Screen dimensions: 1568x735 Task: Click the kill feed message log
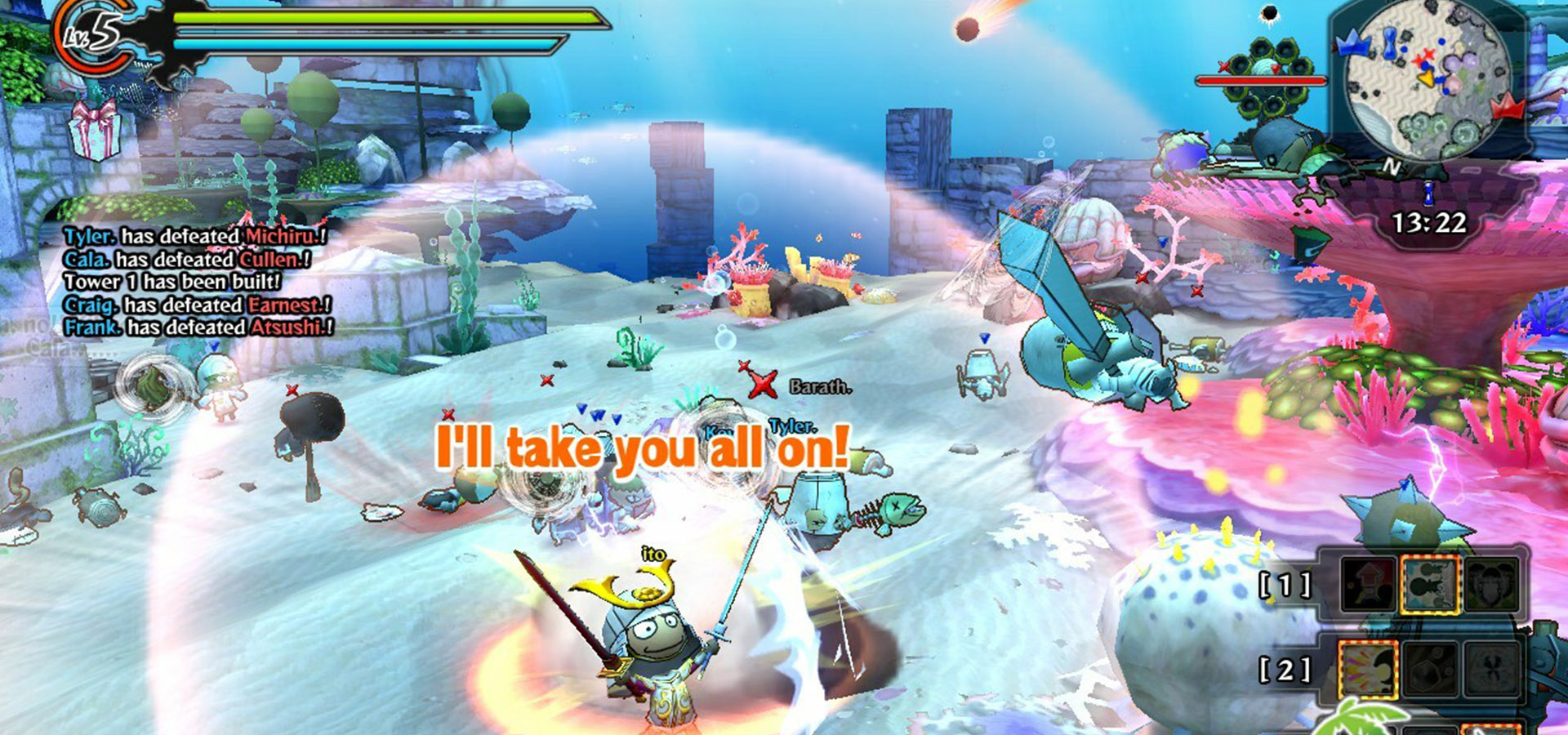[x=196, y=282]
